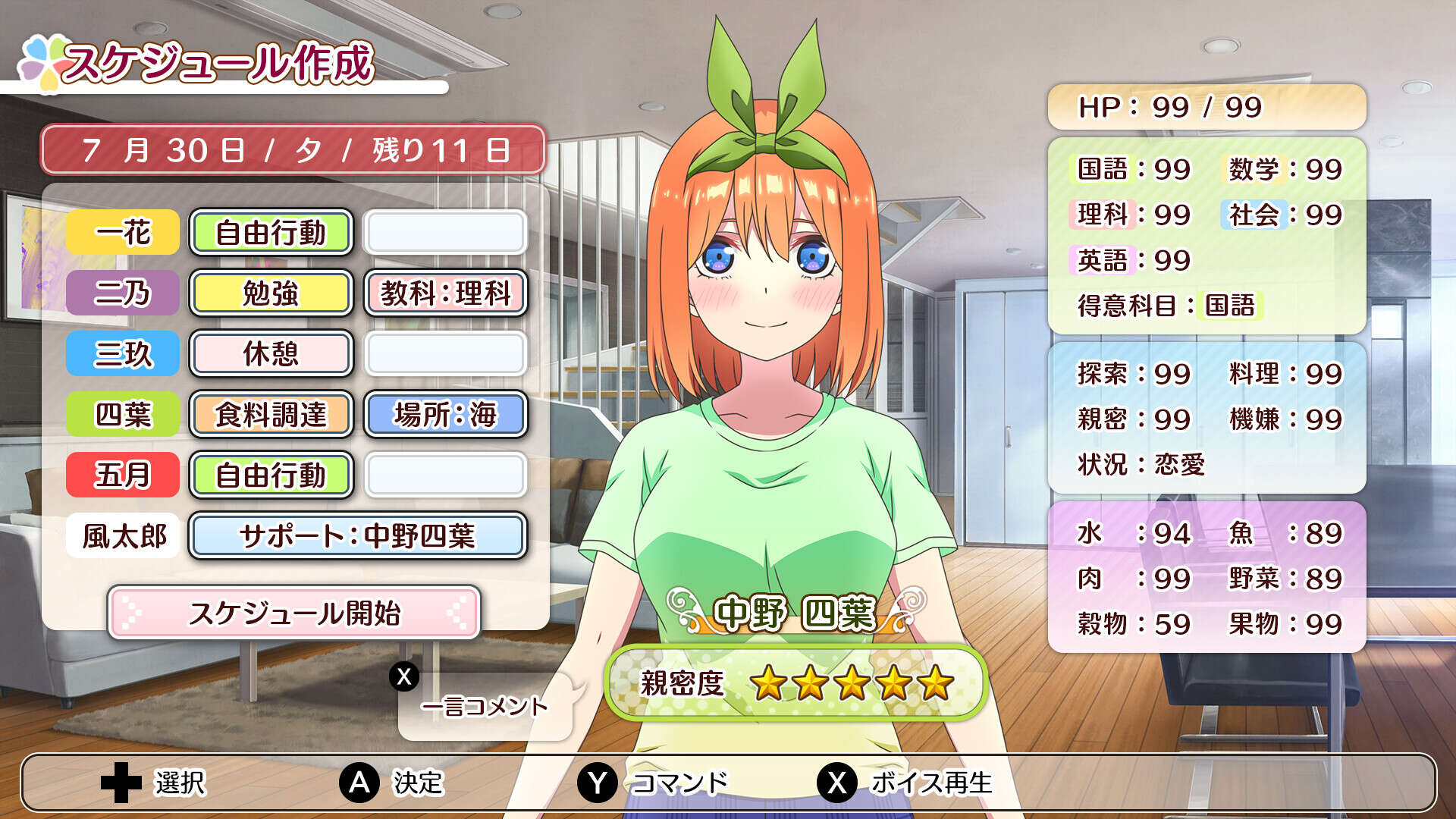The width and height of the screenshot is (1456, 819).
Task: Select the 四葉 character name tab
Action: click(121, 415)
